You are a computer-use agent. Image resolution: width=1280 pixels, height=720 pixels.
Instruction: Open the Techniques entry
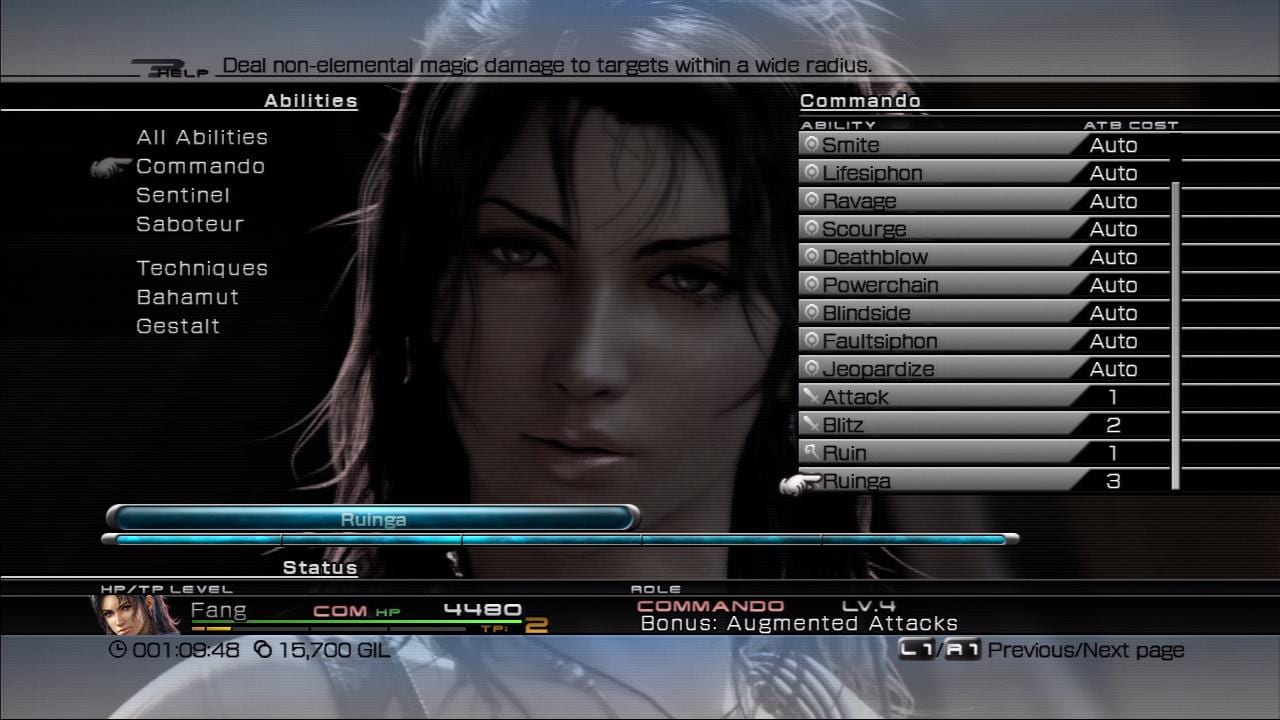coord(202,268)
